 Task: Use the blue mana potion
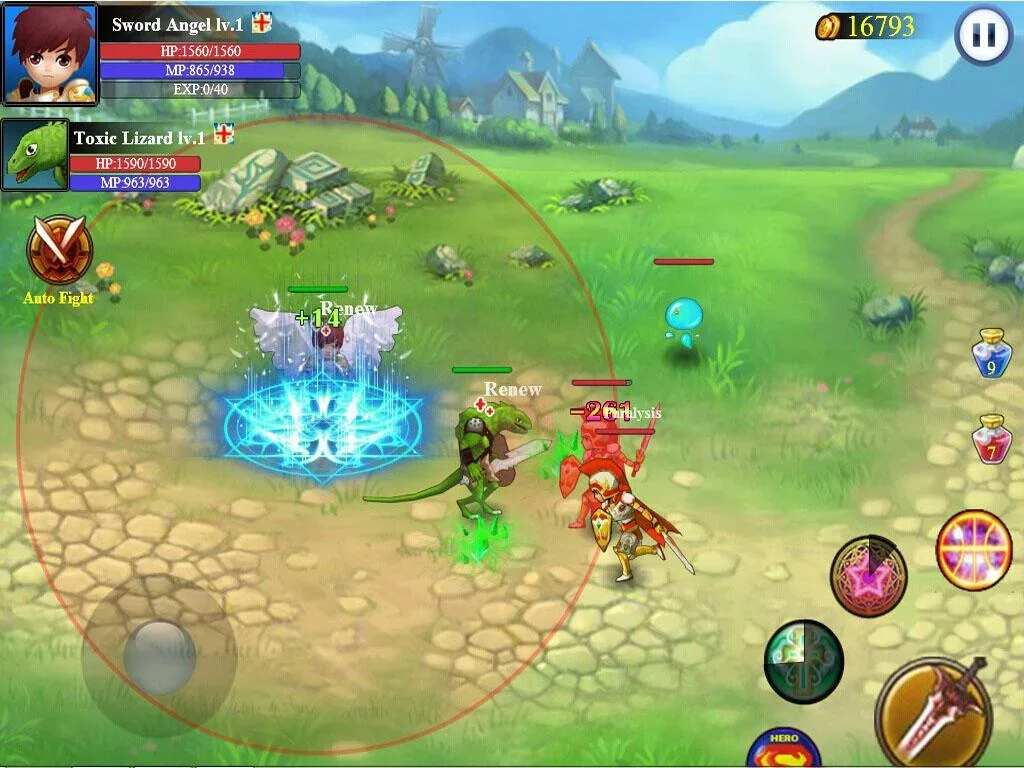click(x=992, y=354)
